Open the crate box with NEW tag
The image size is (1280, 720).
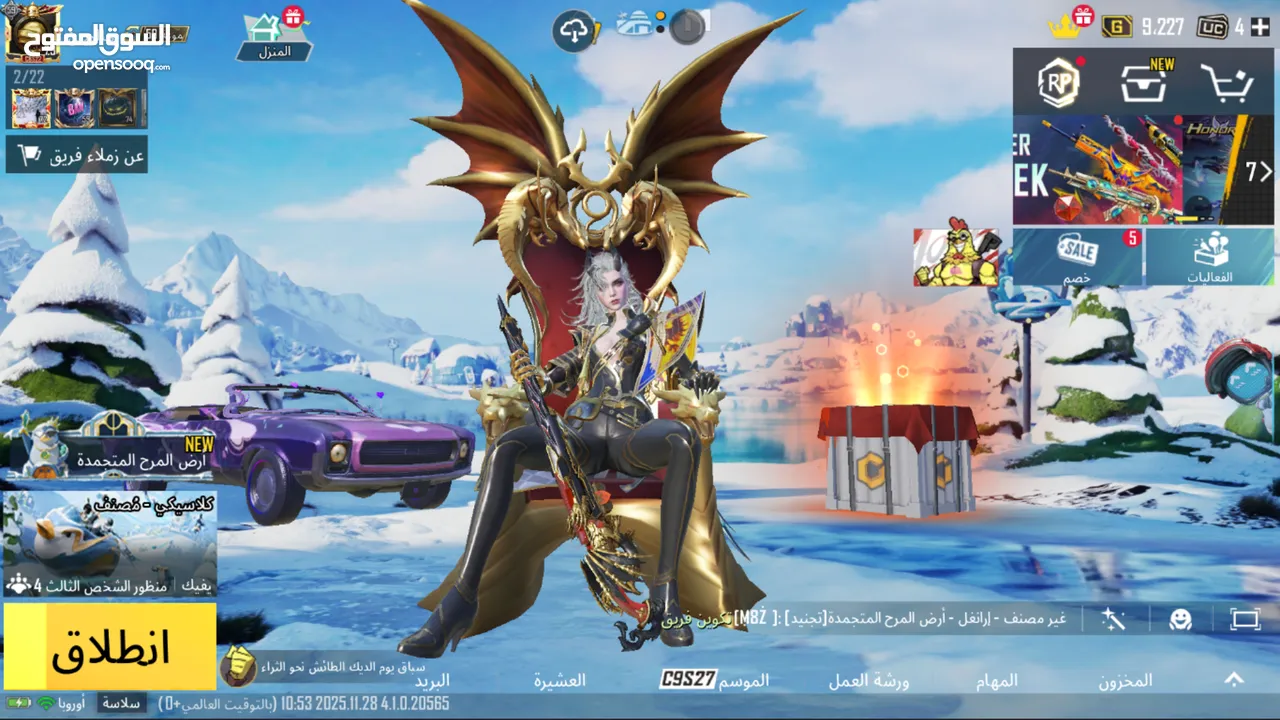(x=1143, y=84)
